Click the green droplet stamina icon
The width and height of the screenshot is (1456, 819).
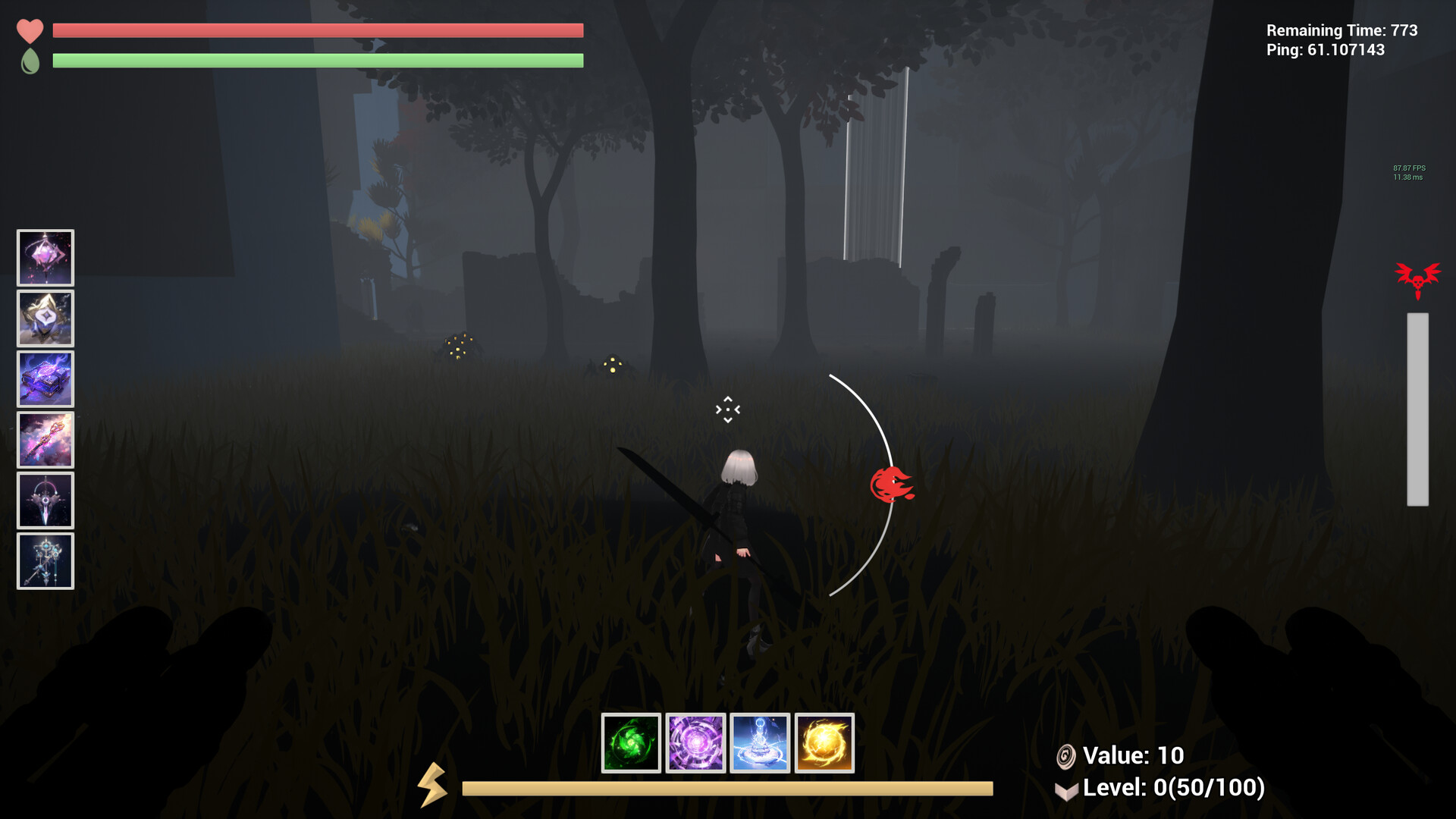[30, 61]
